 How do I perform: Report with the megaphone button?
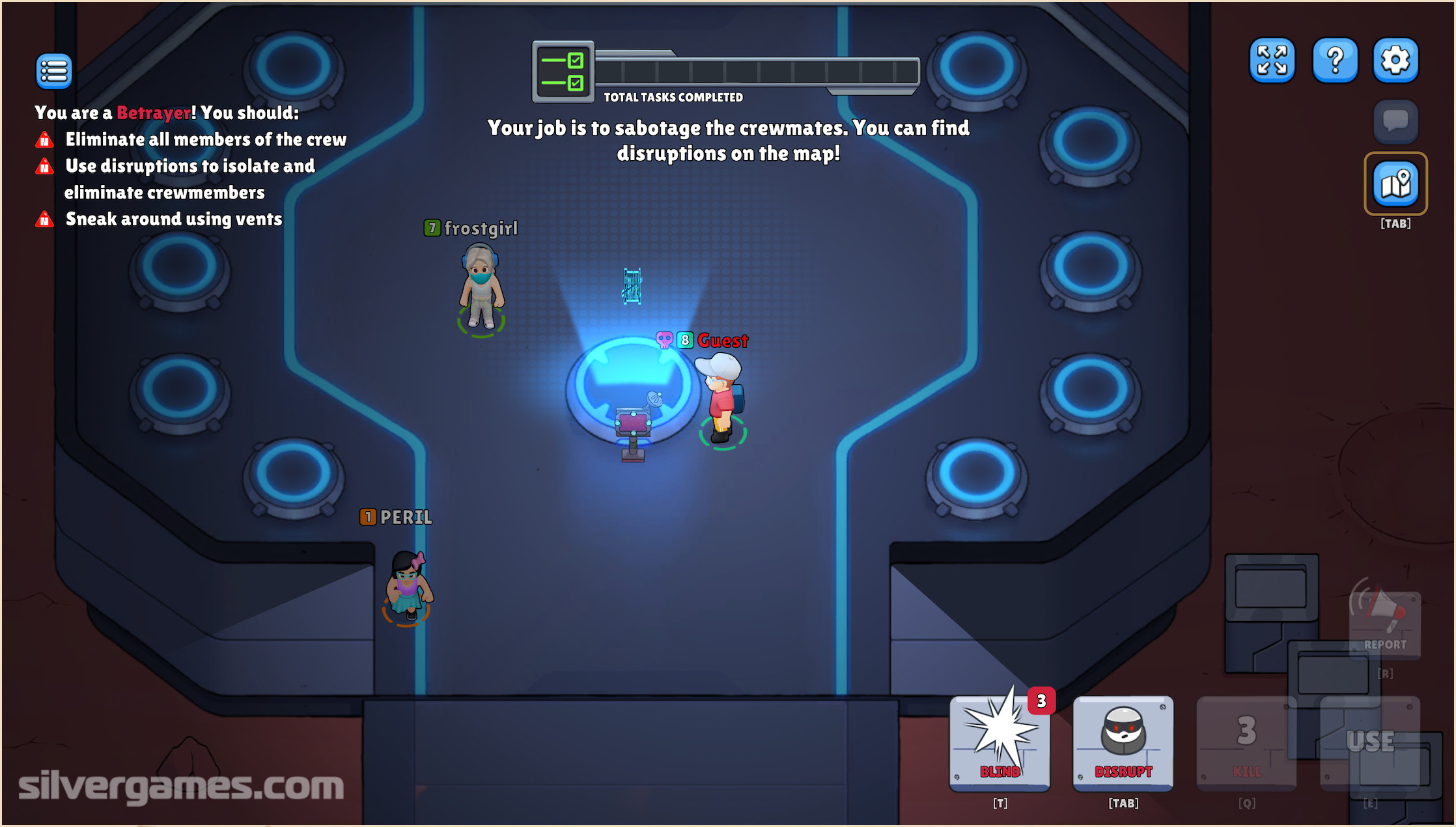pos(1385,623)
